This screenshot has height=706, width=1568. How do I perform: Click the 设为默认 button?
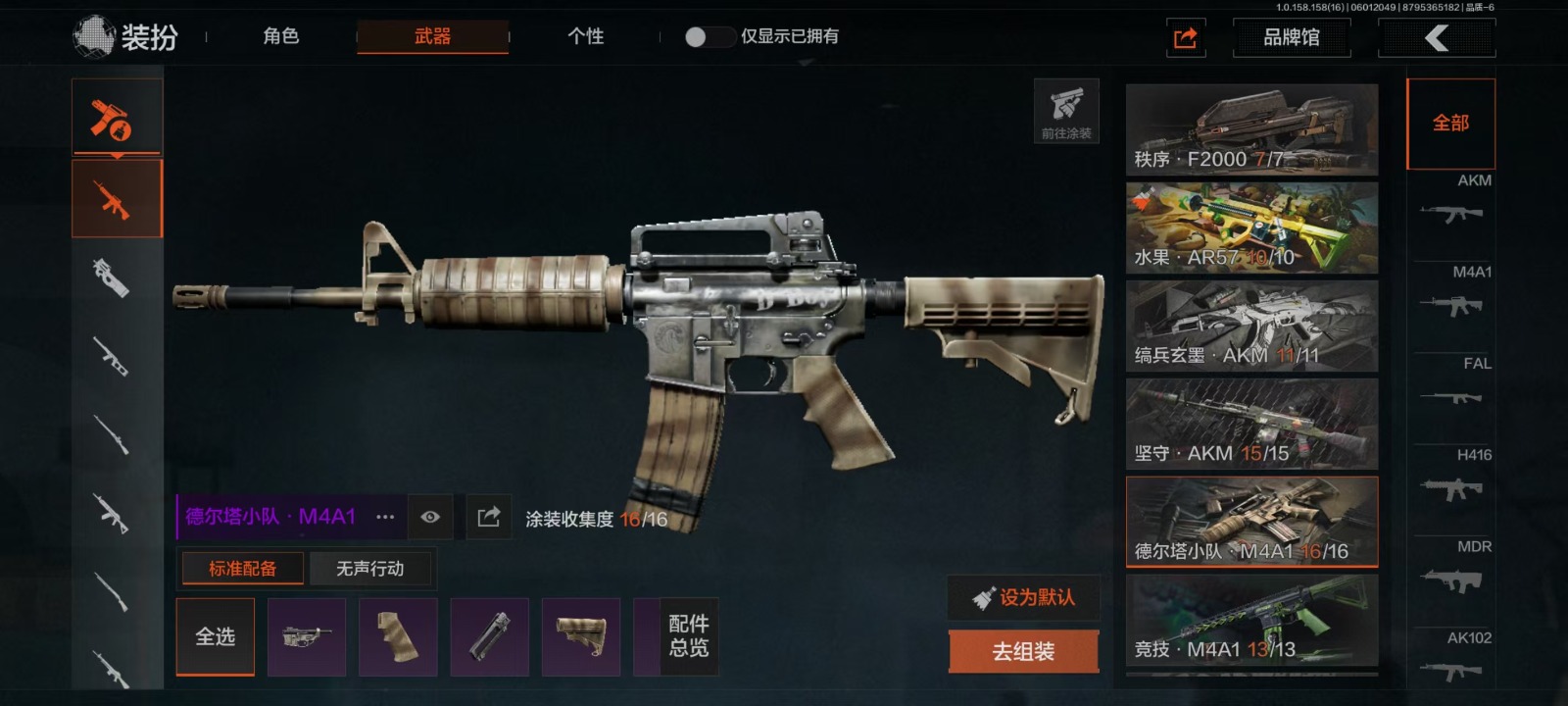click(1023, 597)
